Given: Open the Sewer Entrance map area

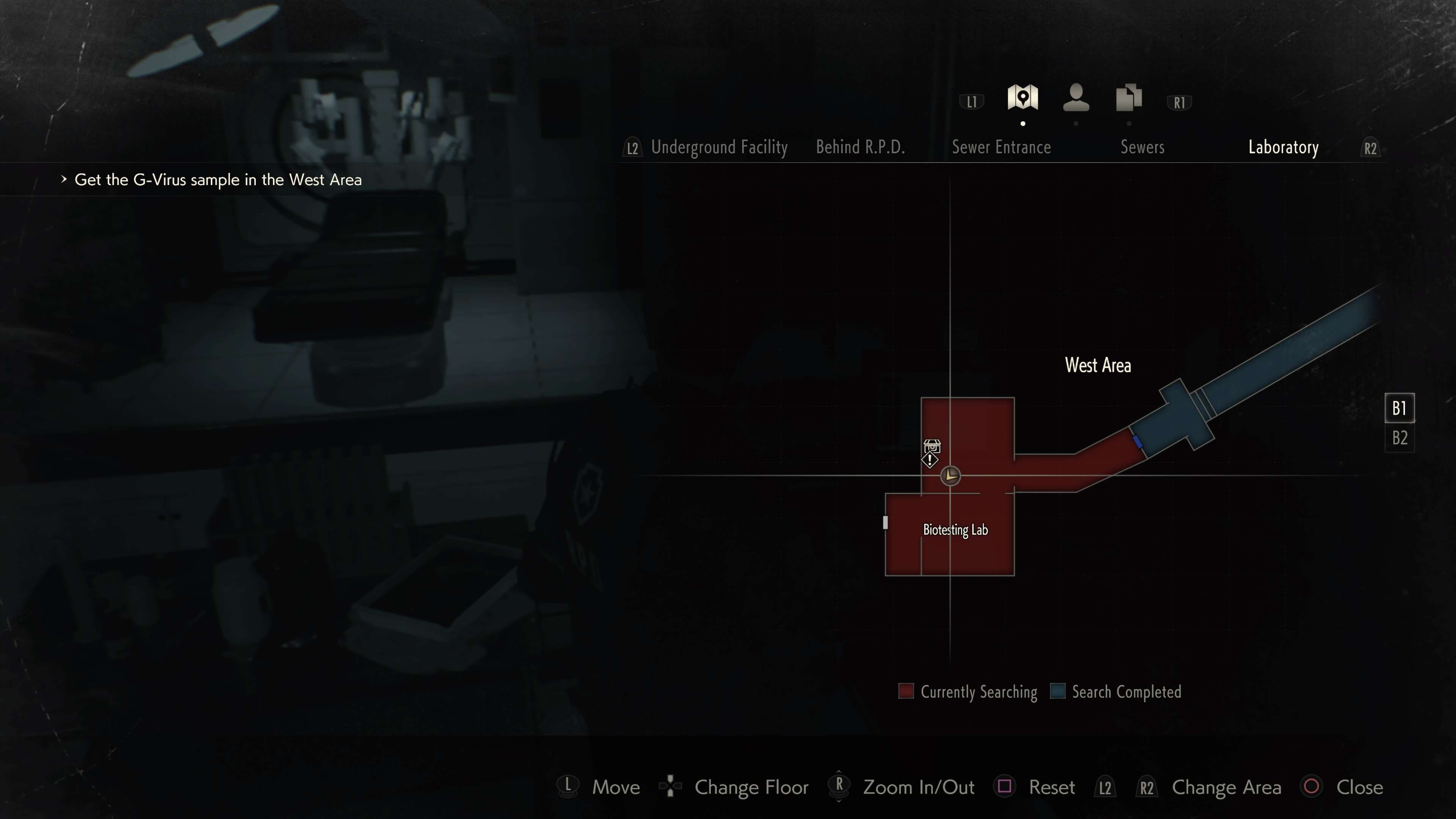Looking at the screenshot, I should pos(1001,147).
